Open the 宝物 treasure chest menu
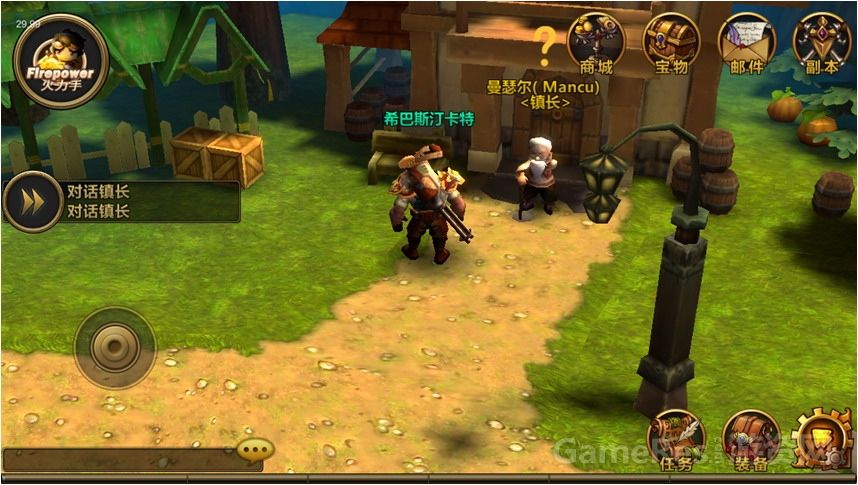 (x=671, y=42)
